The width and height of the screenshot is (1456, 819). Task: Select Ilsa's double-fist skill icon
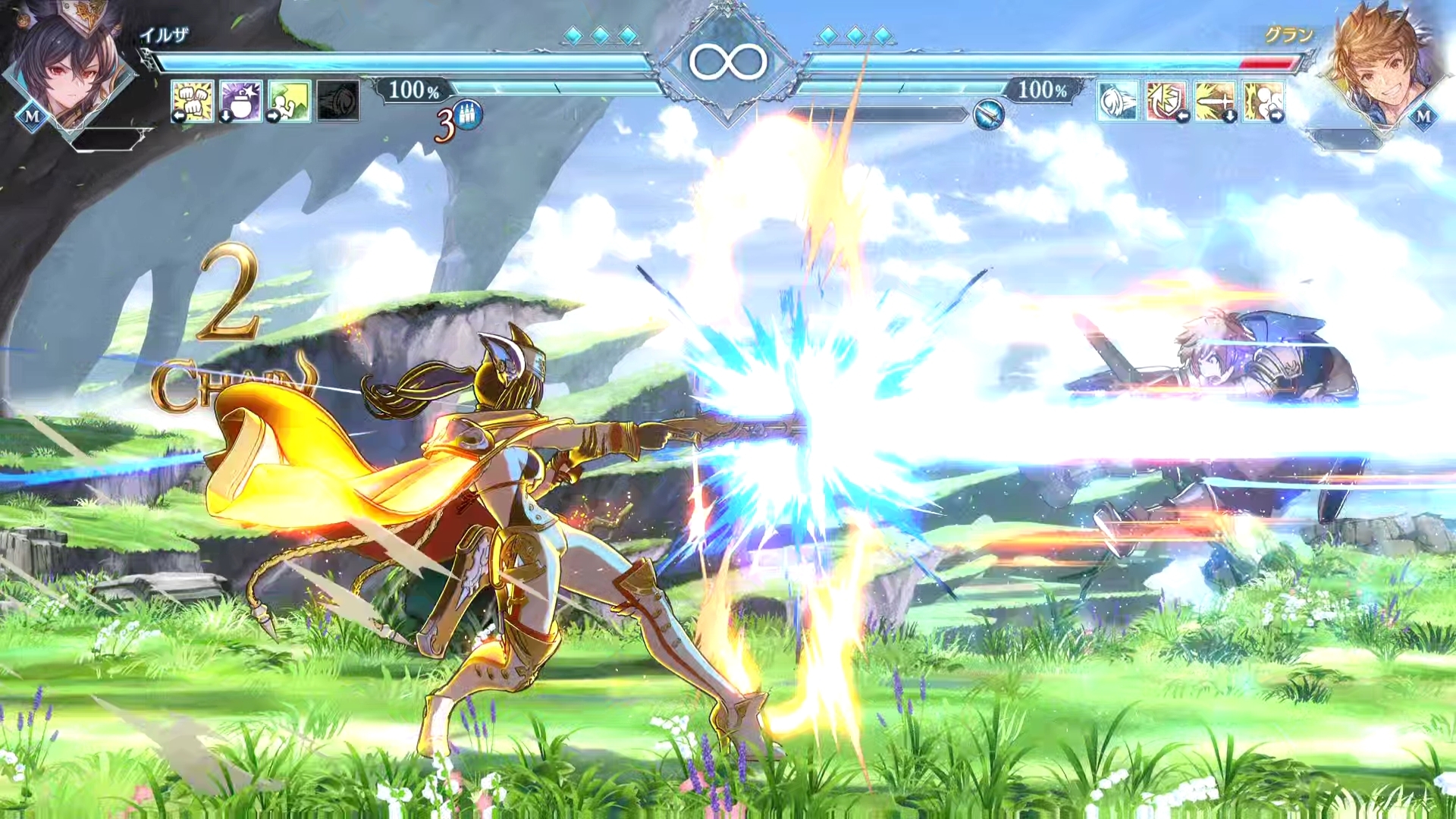[x=193, y=100]
